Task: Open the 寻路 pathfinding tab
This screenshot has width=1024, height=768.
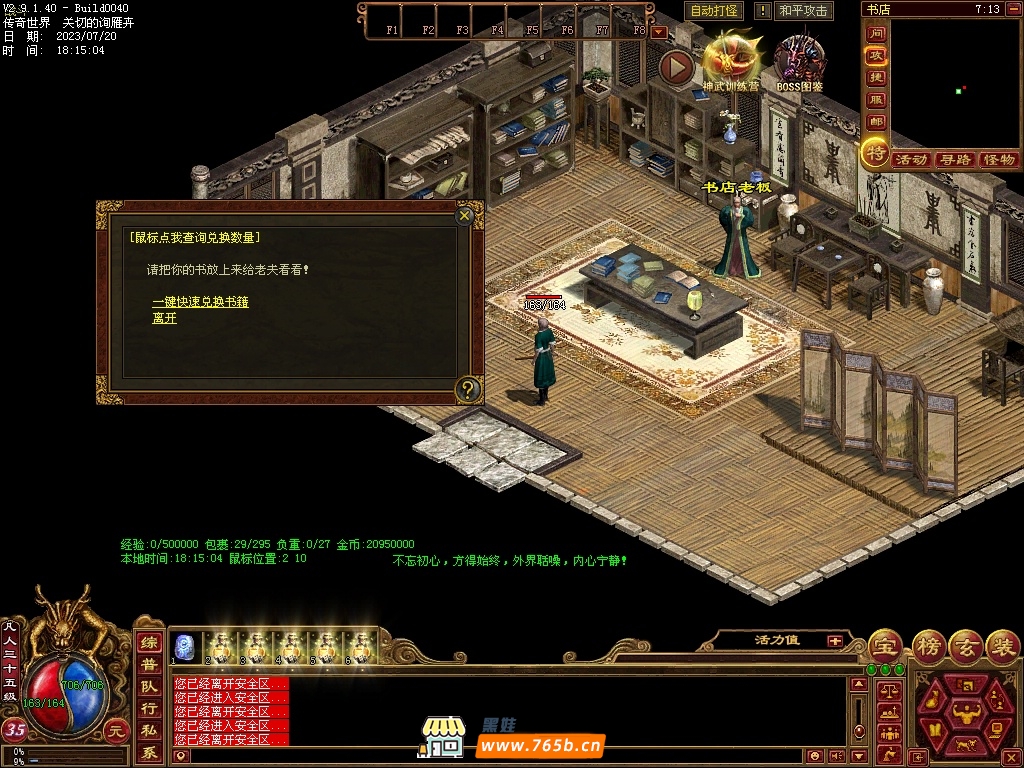Action: pyautogui.click(x=955, y=160)
